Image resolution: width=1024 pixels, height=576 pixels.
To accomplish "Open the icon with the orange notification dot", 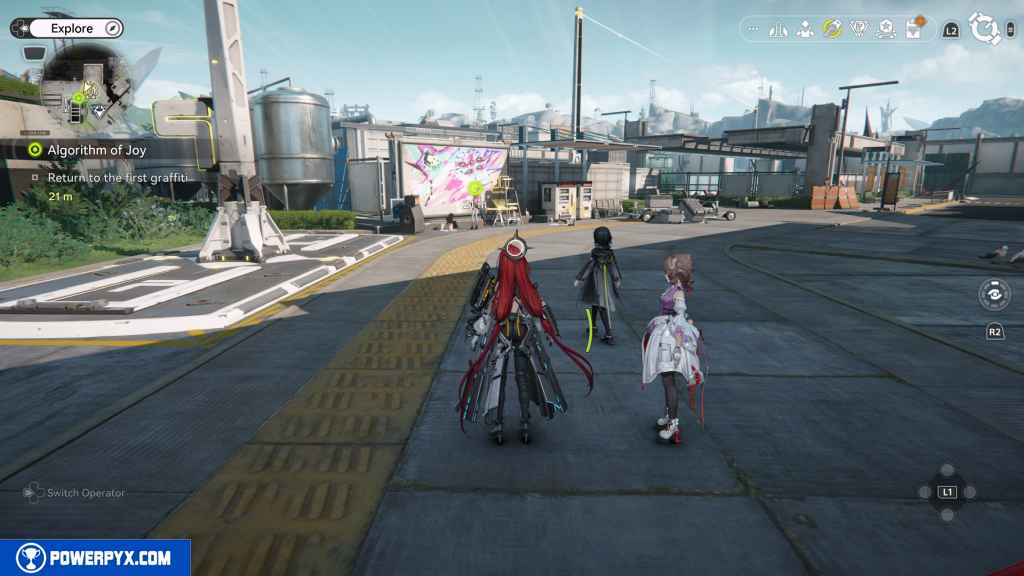I will click(x=913, y=28).
